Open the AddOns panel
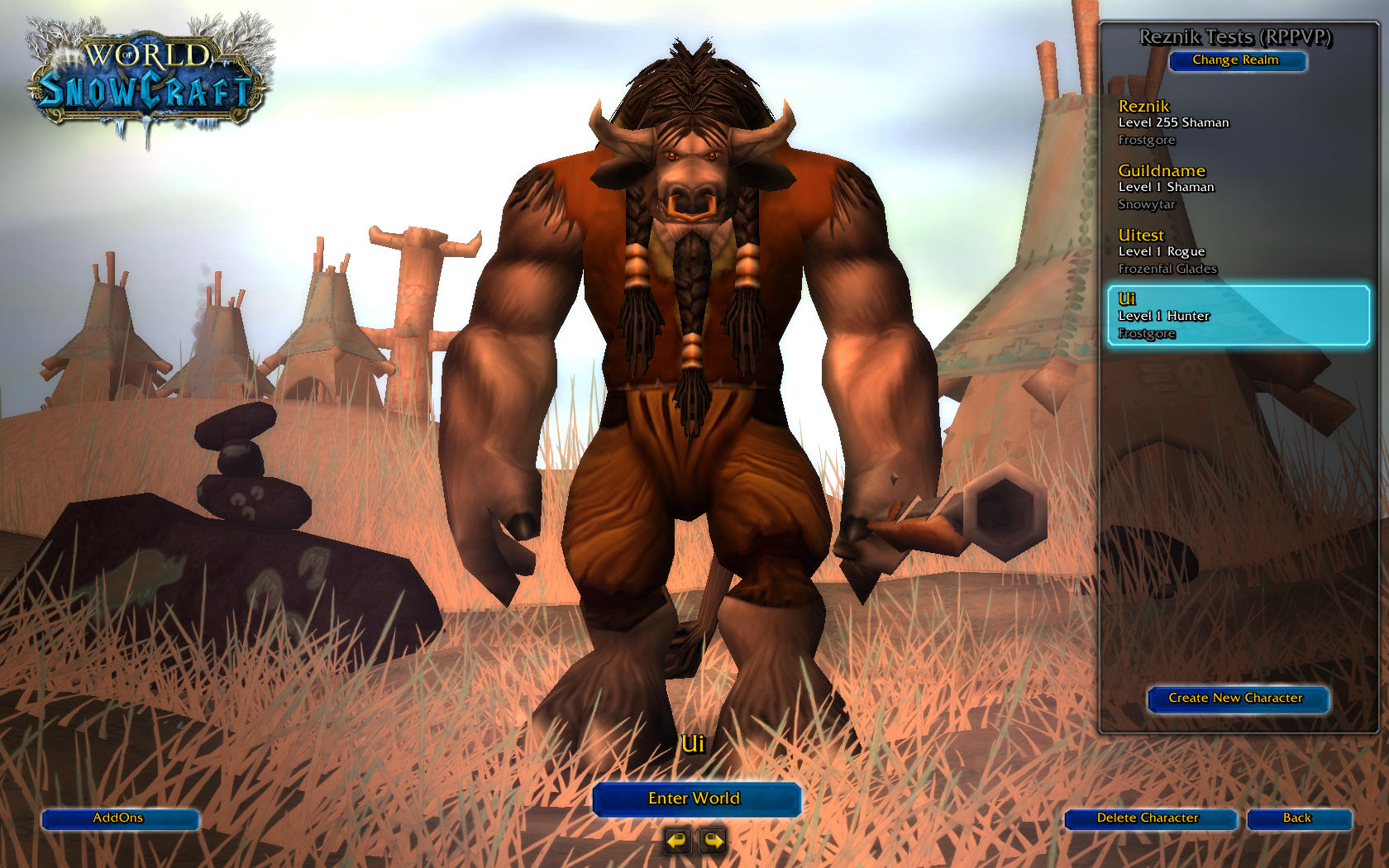 pos(119,819)
